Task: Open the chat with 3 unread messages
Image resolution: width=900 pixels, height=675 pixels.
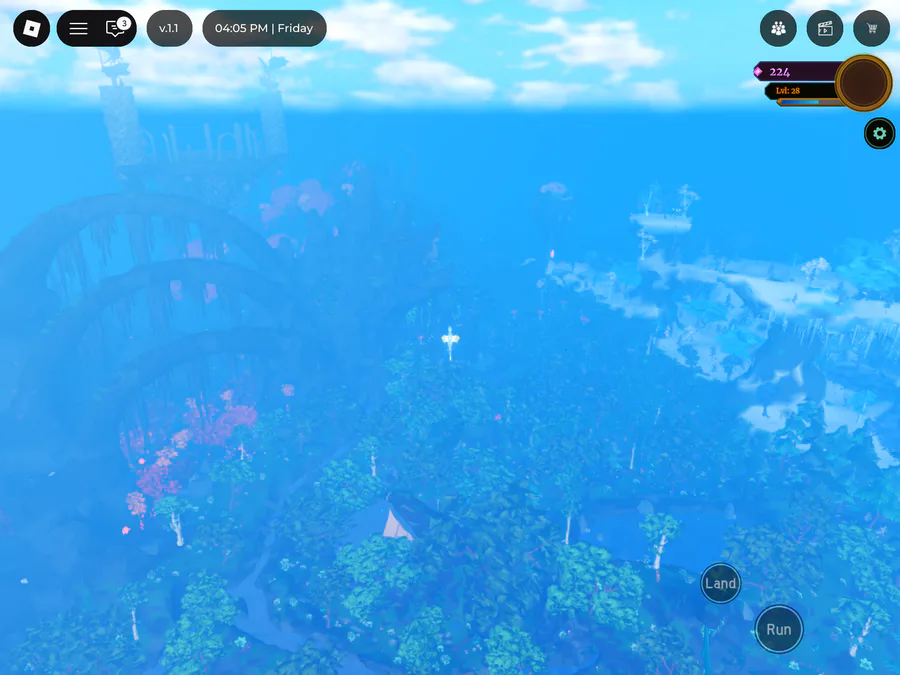Action: click(117, 29)
